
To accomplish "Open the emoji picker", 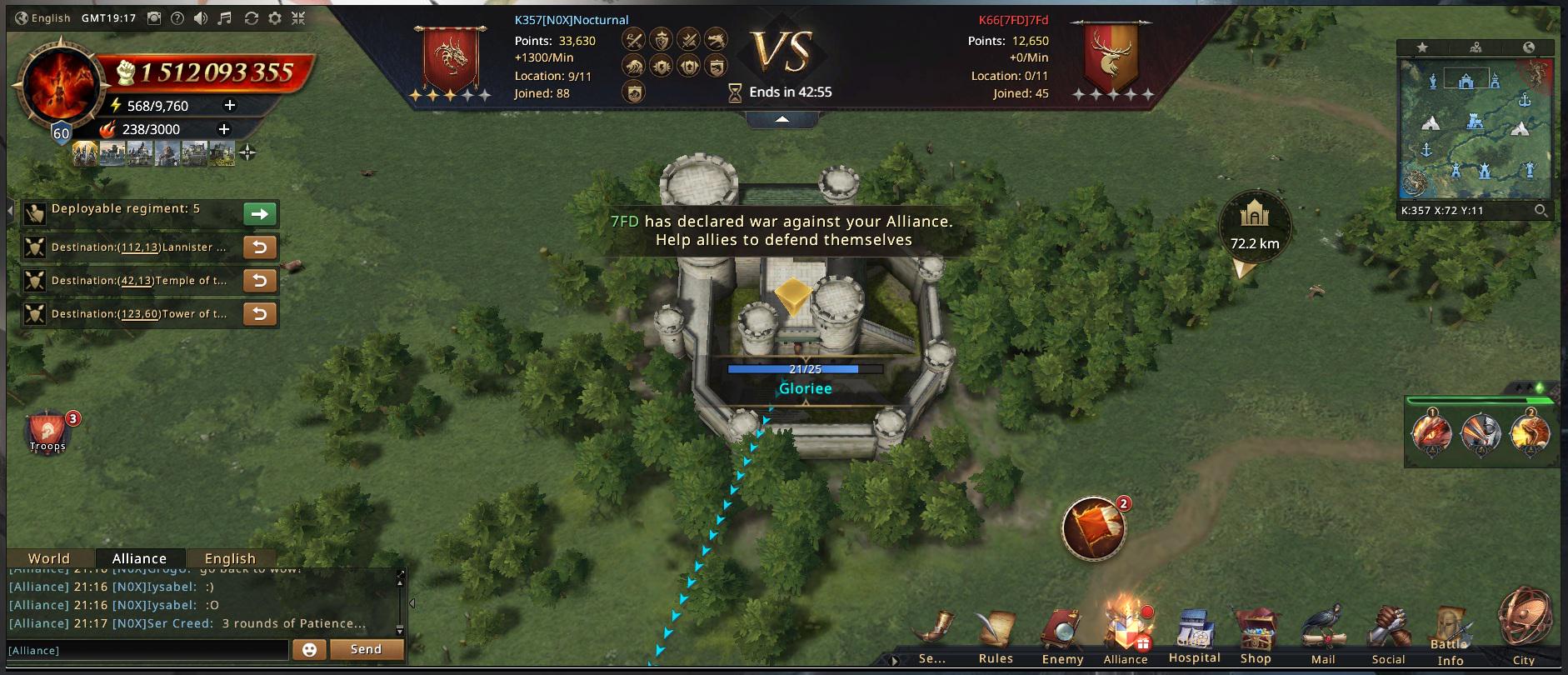I will pos(309,649).
